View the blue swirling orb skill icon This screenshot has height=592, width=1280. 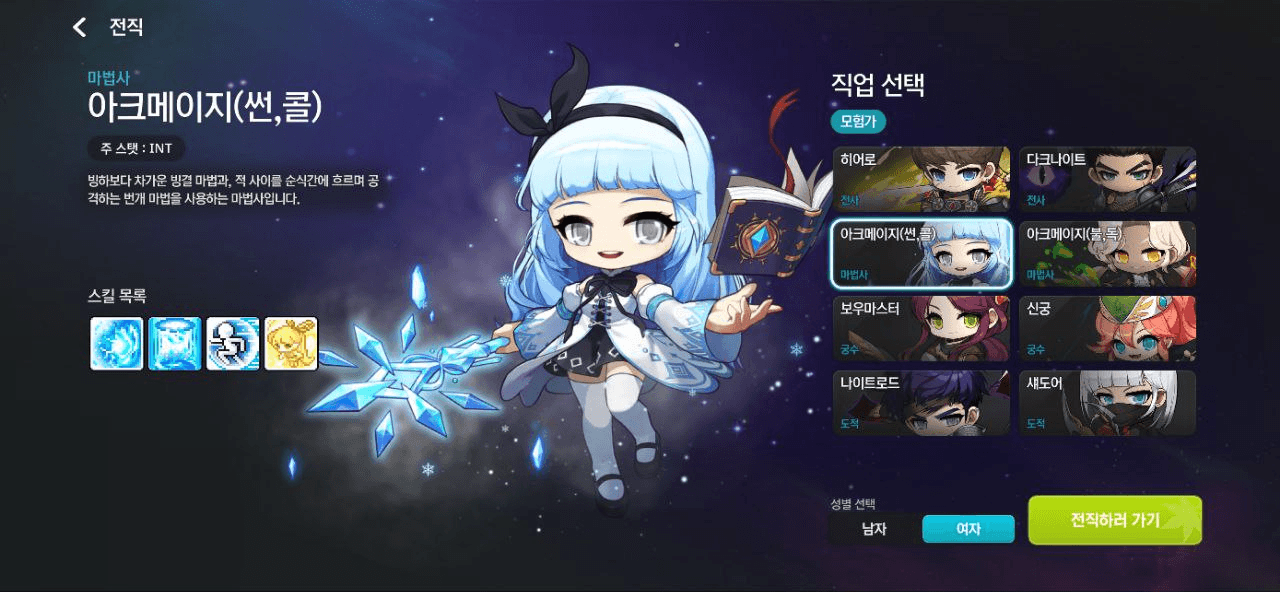[117, 344]
